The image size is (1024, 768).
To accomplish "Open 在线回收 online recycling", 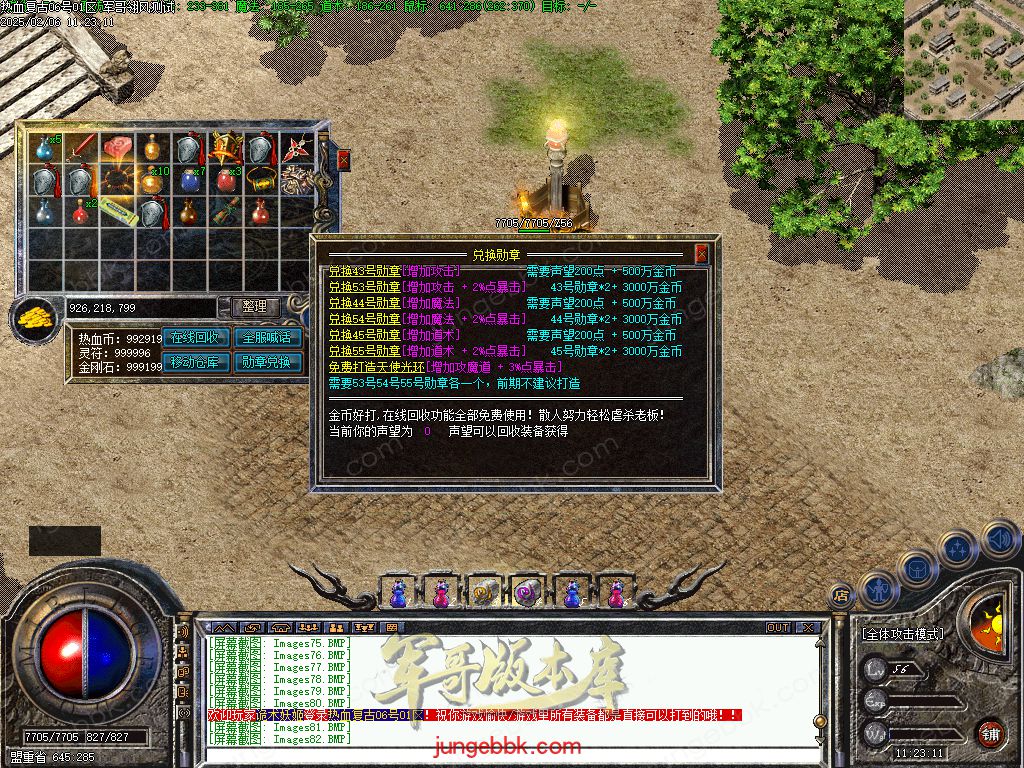I will point(196,338).
